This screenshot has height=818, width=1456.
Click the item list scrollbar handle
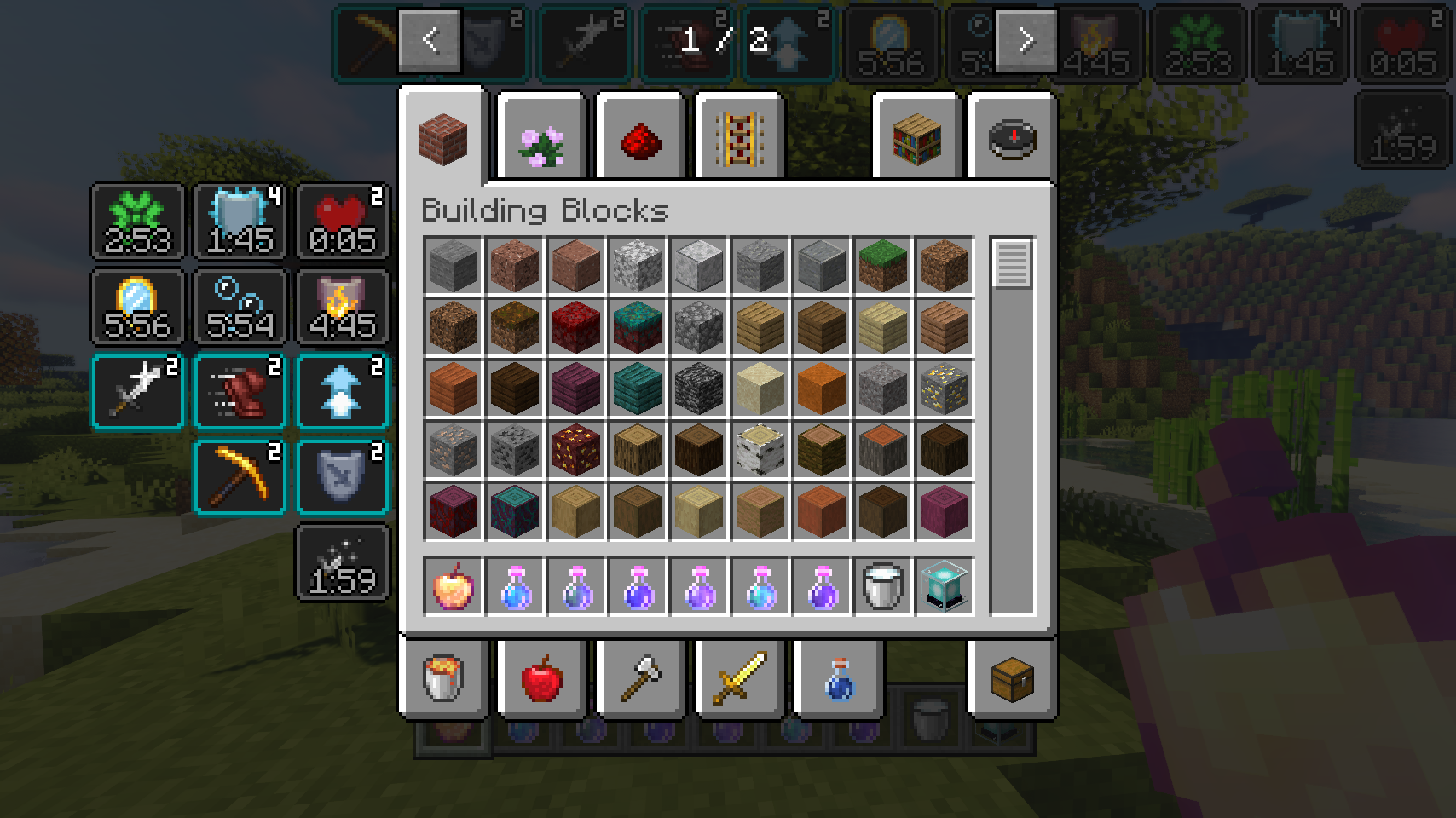pyautogui.click(x=1012, y=264)
